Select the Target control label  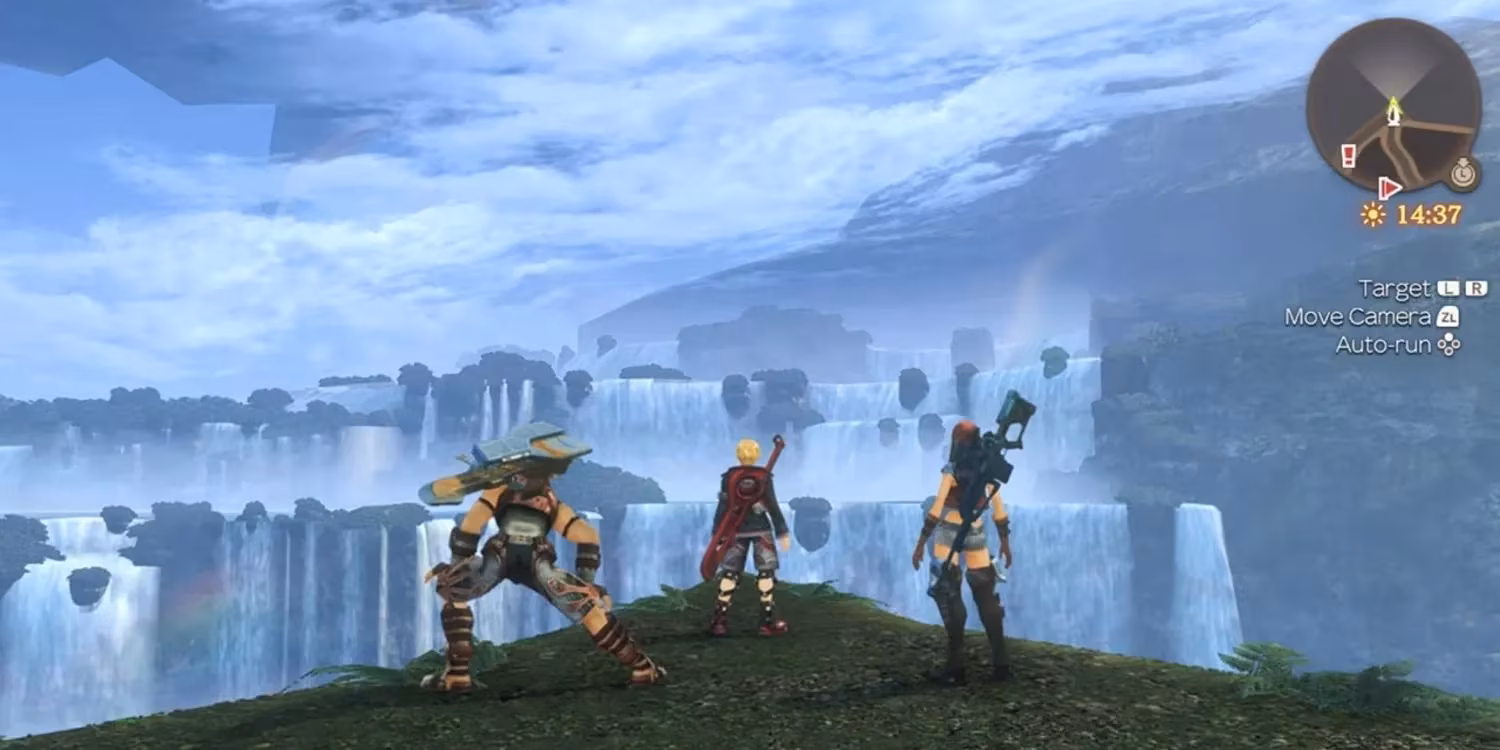pyautogui.click(x=1394, y=289)
